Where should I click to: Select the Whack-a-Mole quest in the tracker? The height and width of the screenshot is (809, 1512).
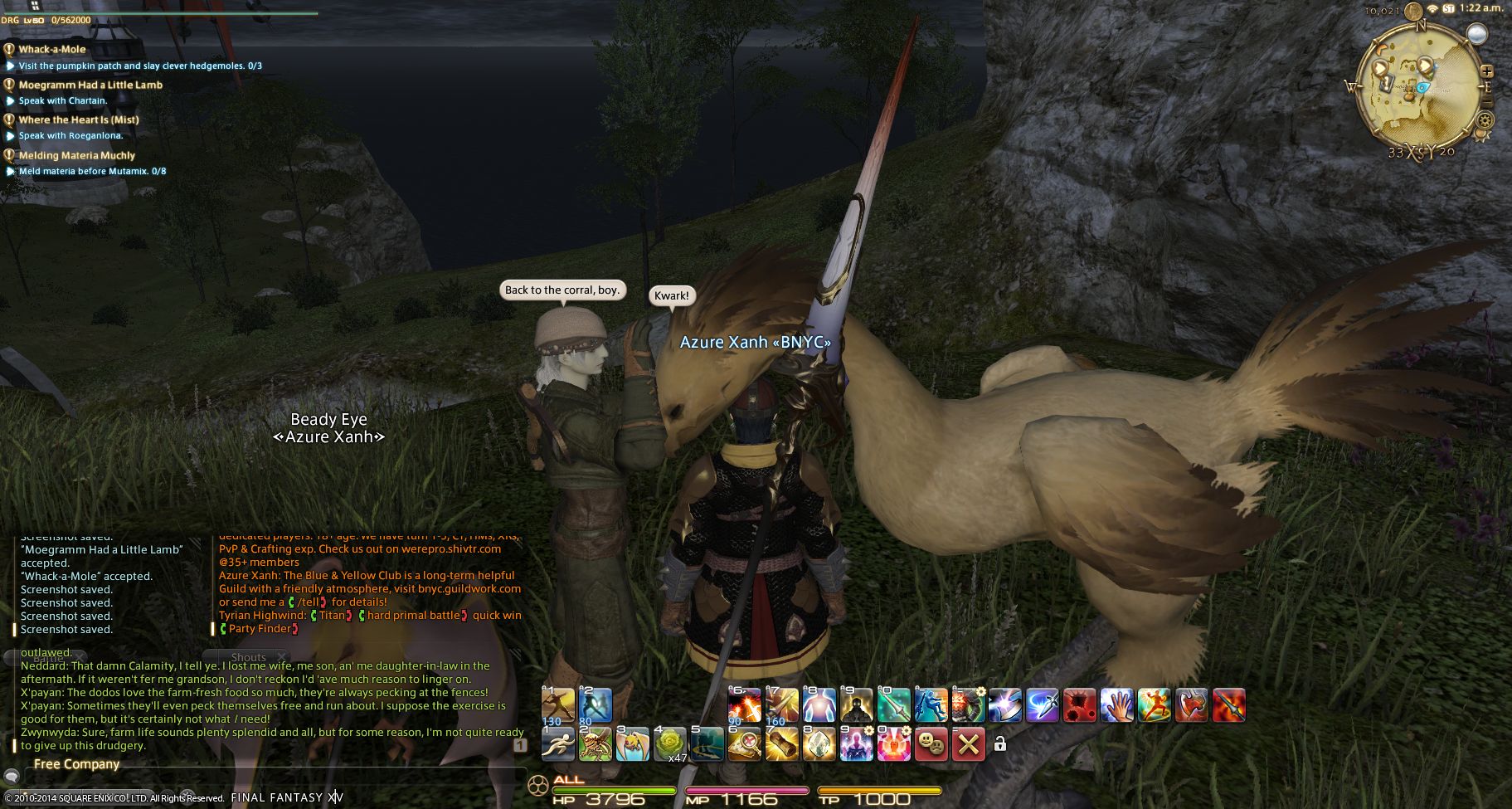[51, 49]
